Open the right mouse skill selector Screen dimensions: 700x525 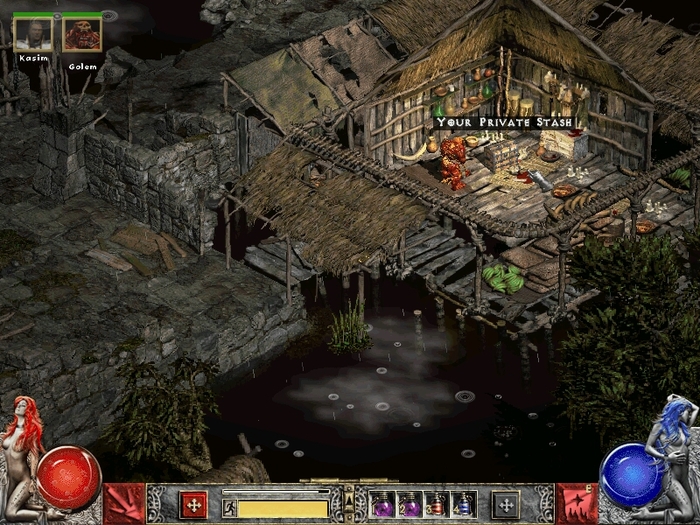coord(506,505)
